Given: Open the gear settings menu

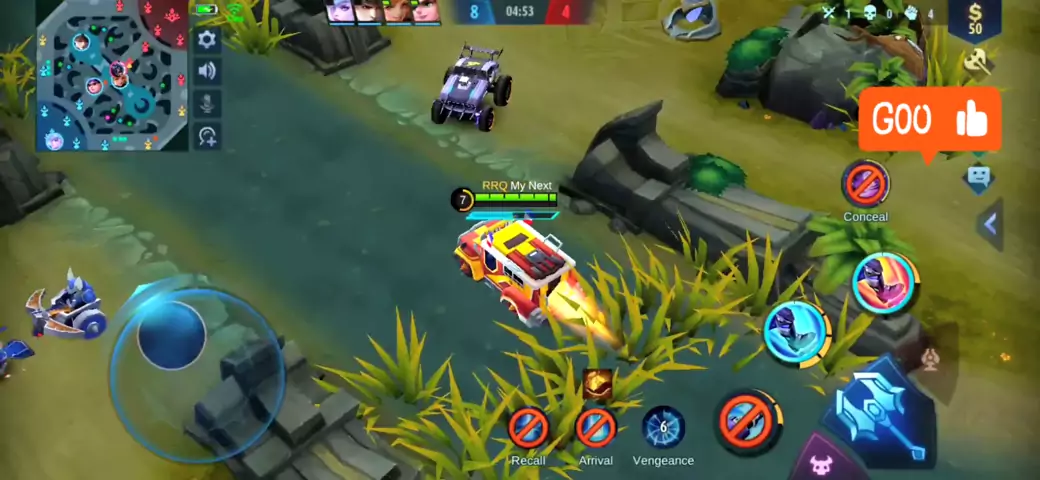Looking at the screenshot, I should [207, 40].
